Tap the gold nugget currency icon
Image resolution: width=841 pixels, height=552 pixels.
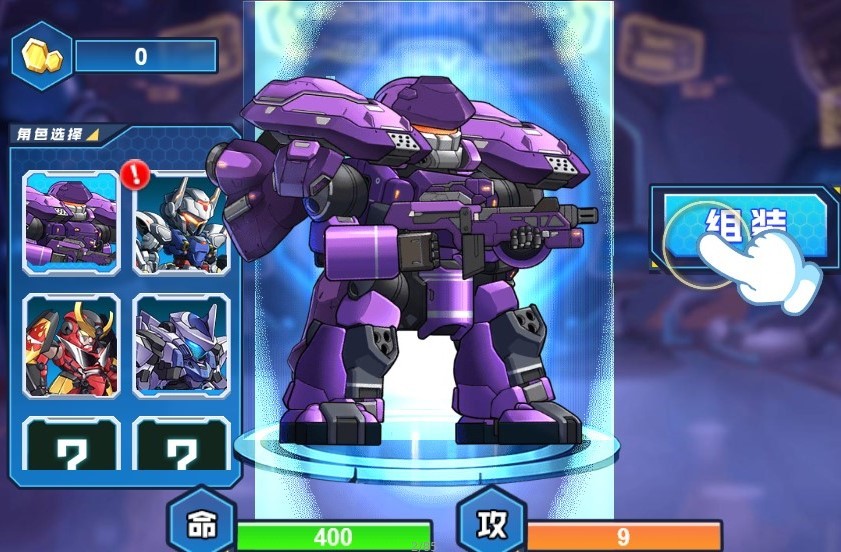tap(42, 56)
